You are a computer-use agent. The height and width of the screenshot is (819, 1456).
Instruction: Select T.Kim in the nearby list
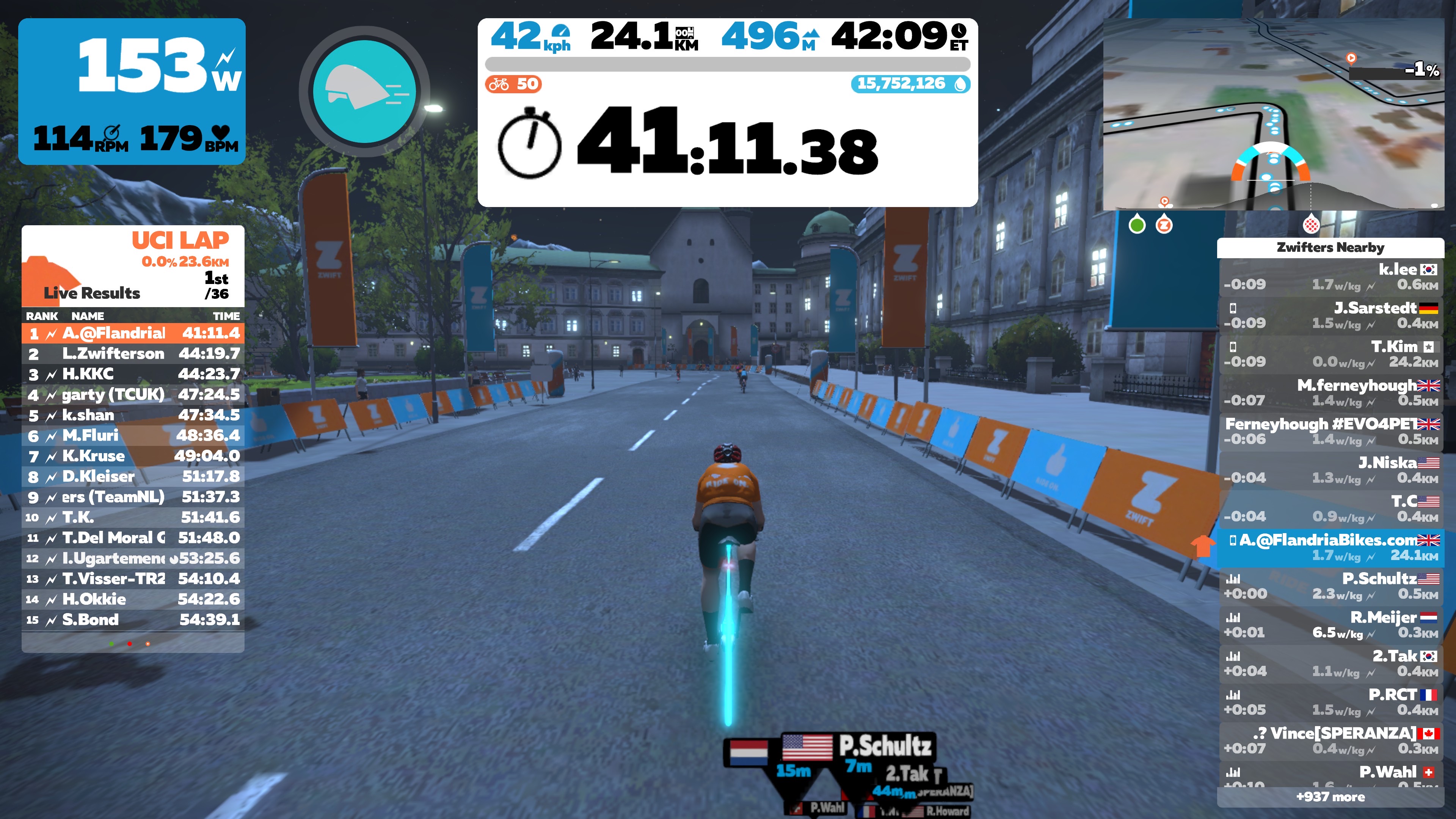point(1330,354)
